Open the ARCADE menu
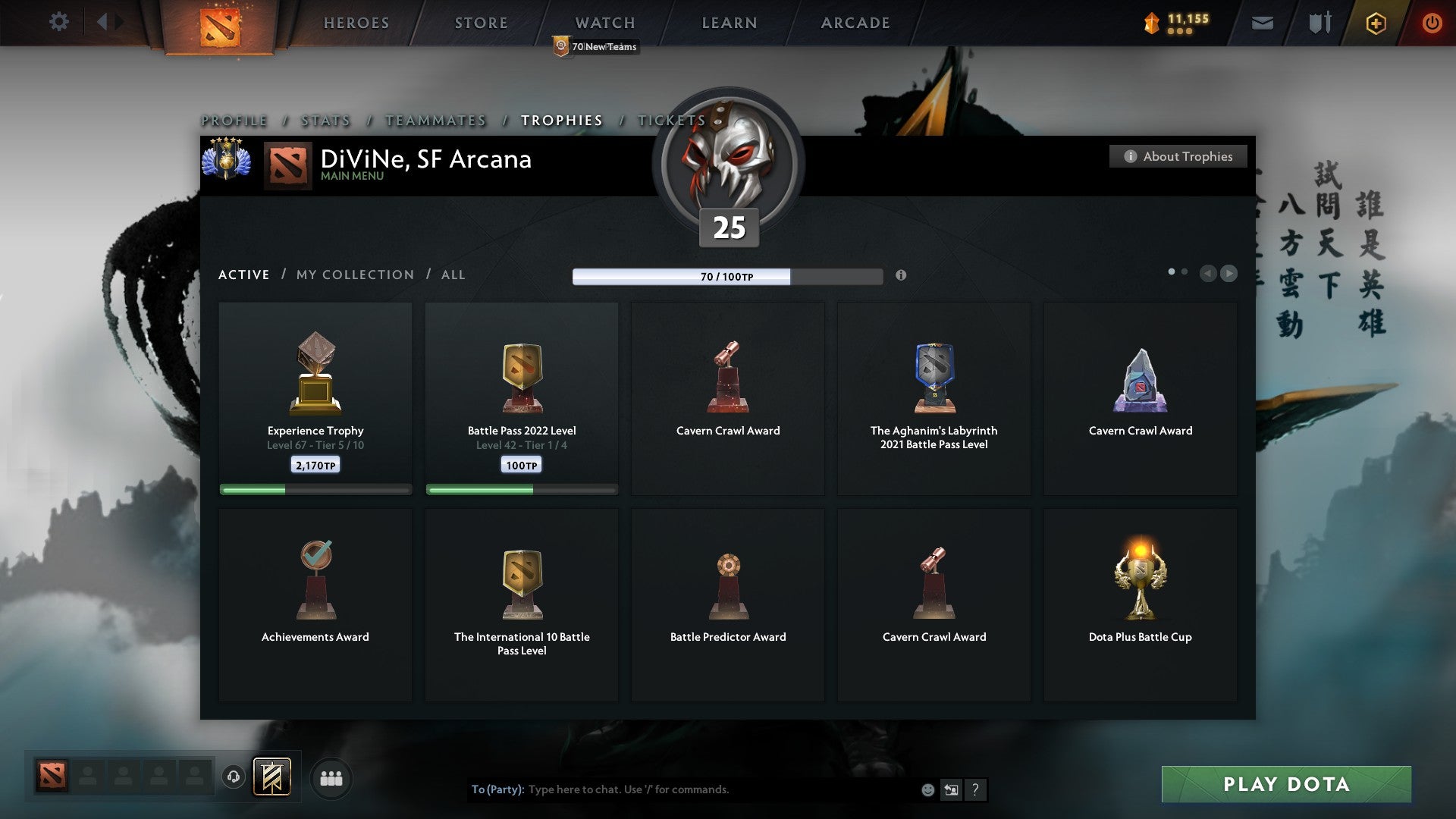1456x819 pixels. (x=855, y=22)
